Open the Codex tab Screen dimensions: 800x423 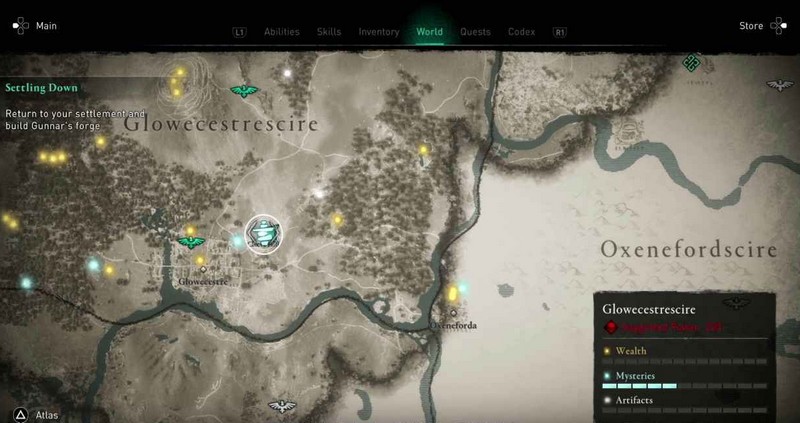coord(520,32)
